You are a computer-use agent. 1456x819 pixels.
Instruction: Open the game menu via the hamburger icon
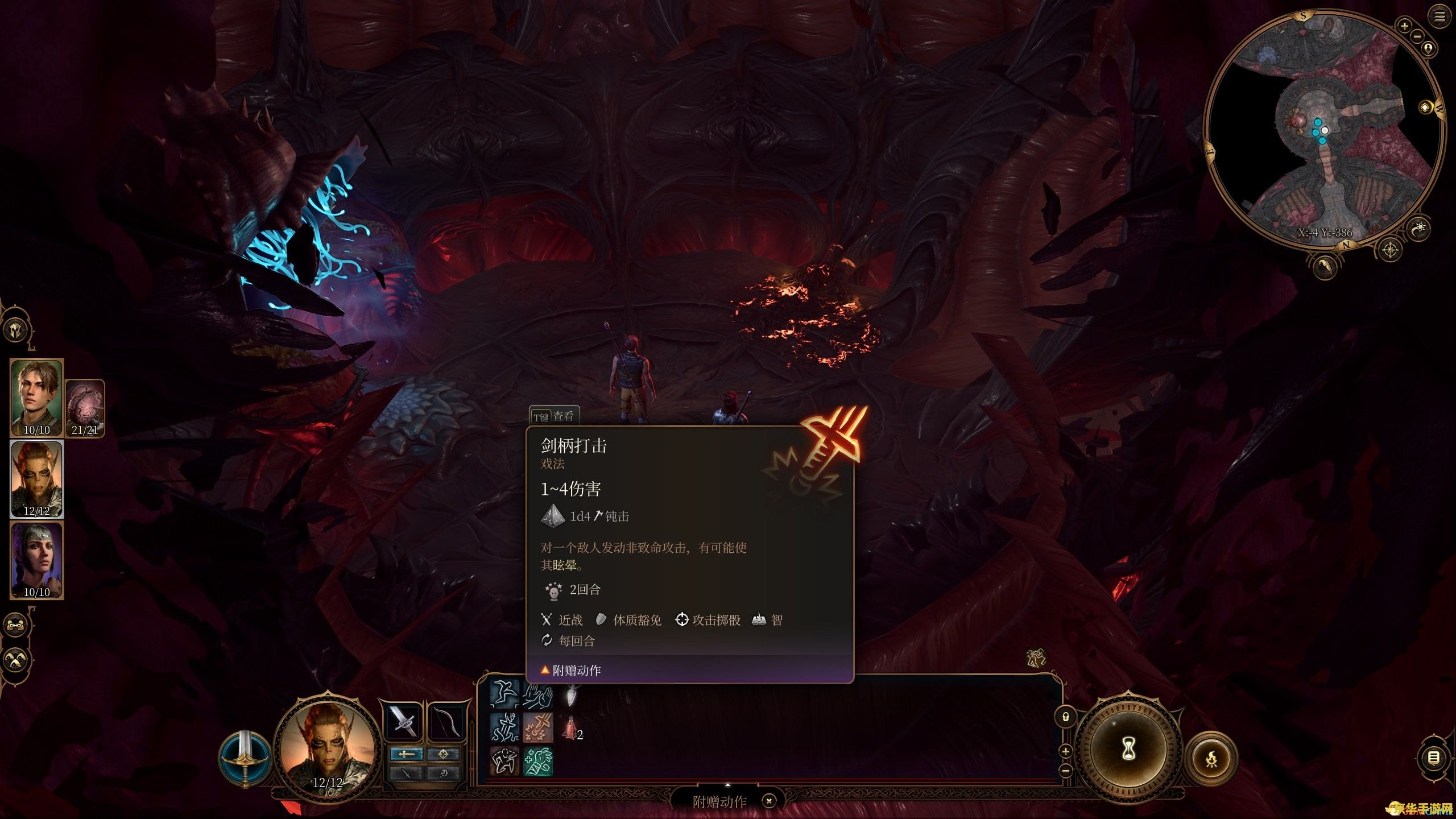click(1440, 16)
